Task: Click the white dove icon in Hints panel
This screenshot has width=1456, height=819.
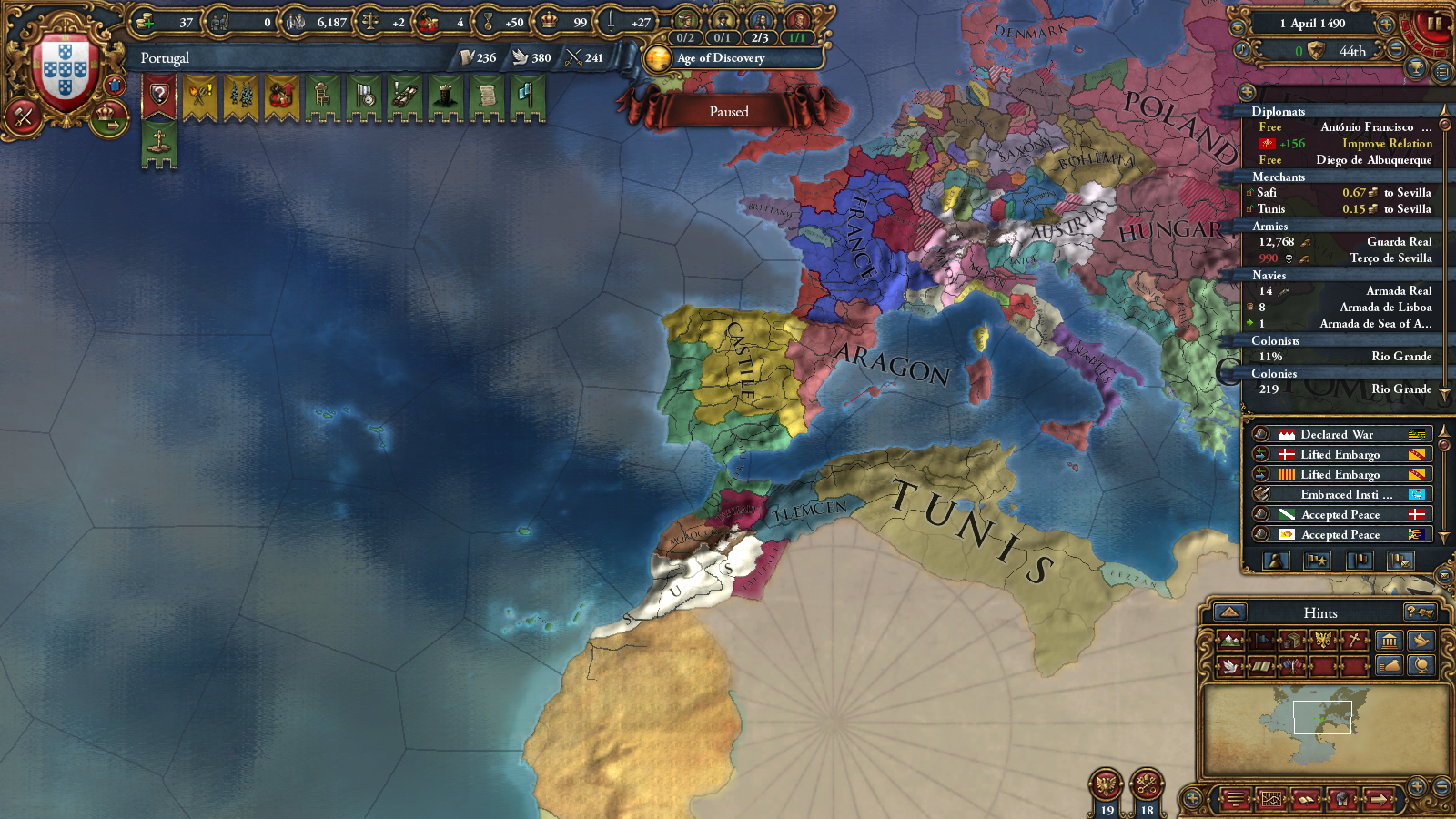Action: coord(1229,666)
